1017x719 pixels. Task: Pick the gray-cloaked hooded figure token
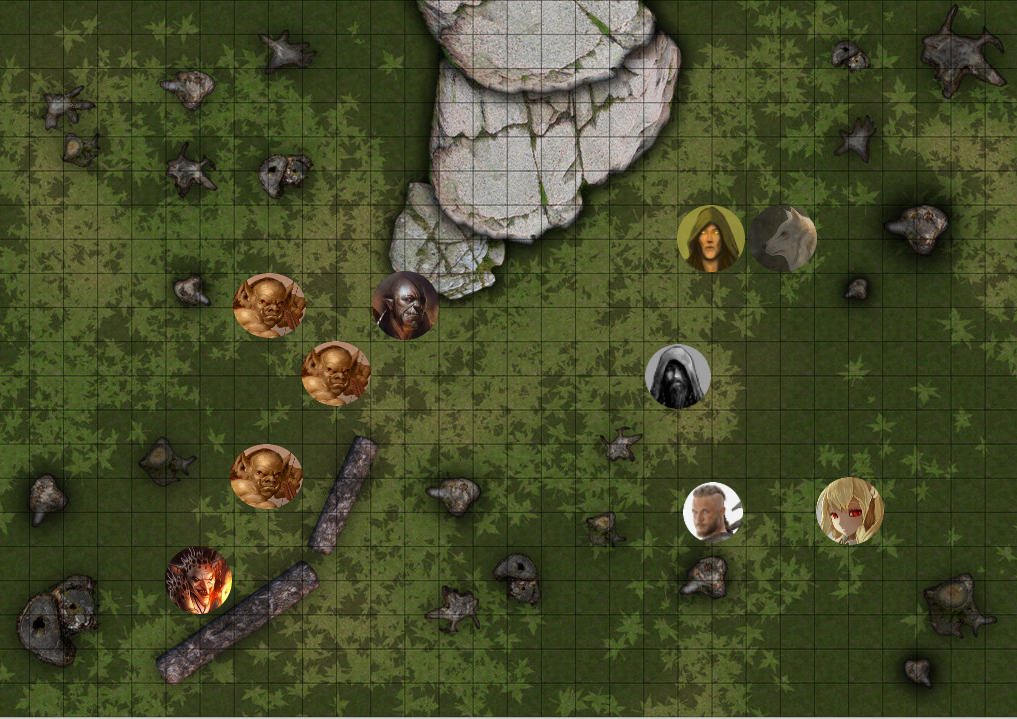coord(678,377)
